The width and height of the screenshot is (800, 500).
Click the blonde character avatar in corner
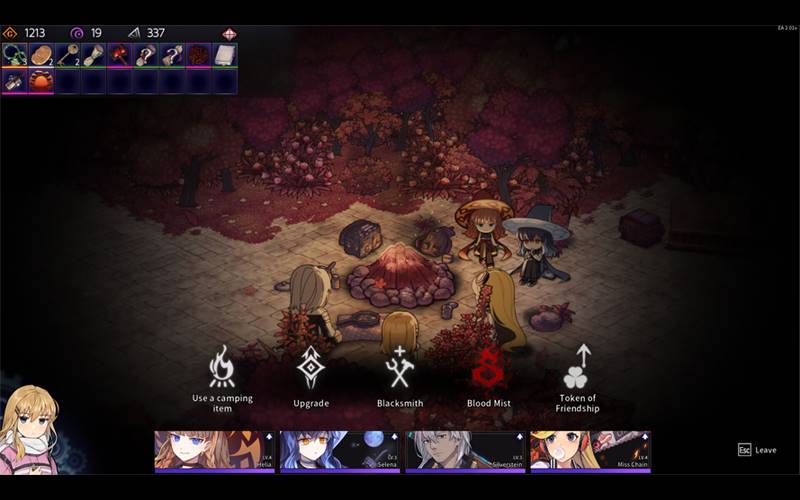click(30, 430)
